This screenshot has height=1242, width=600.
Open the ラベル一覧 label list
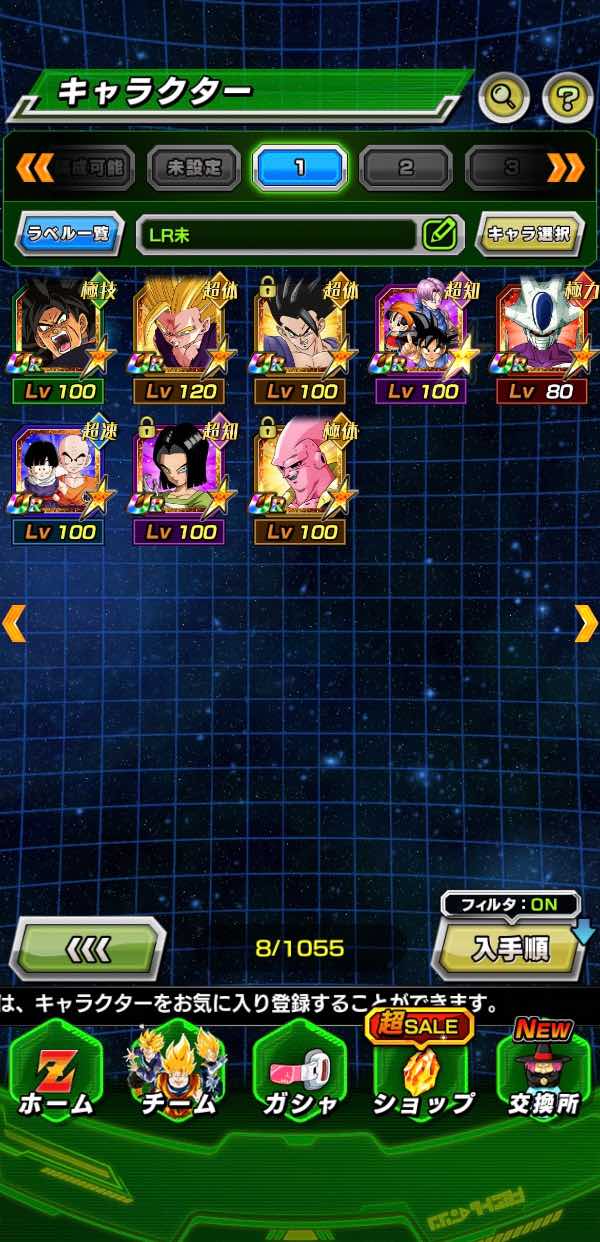[x=69, y=234]
